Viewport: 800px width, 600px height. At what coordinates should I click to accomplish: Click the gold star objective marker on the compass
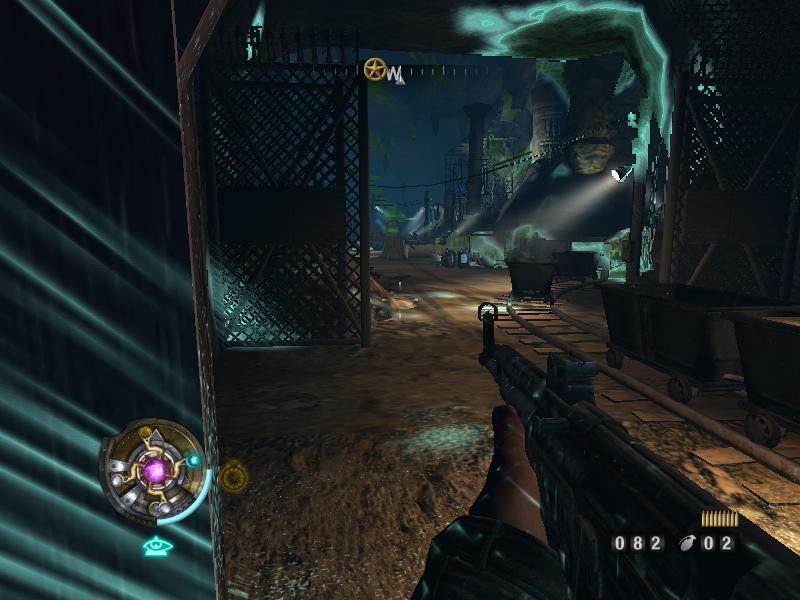pos(375,70)
